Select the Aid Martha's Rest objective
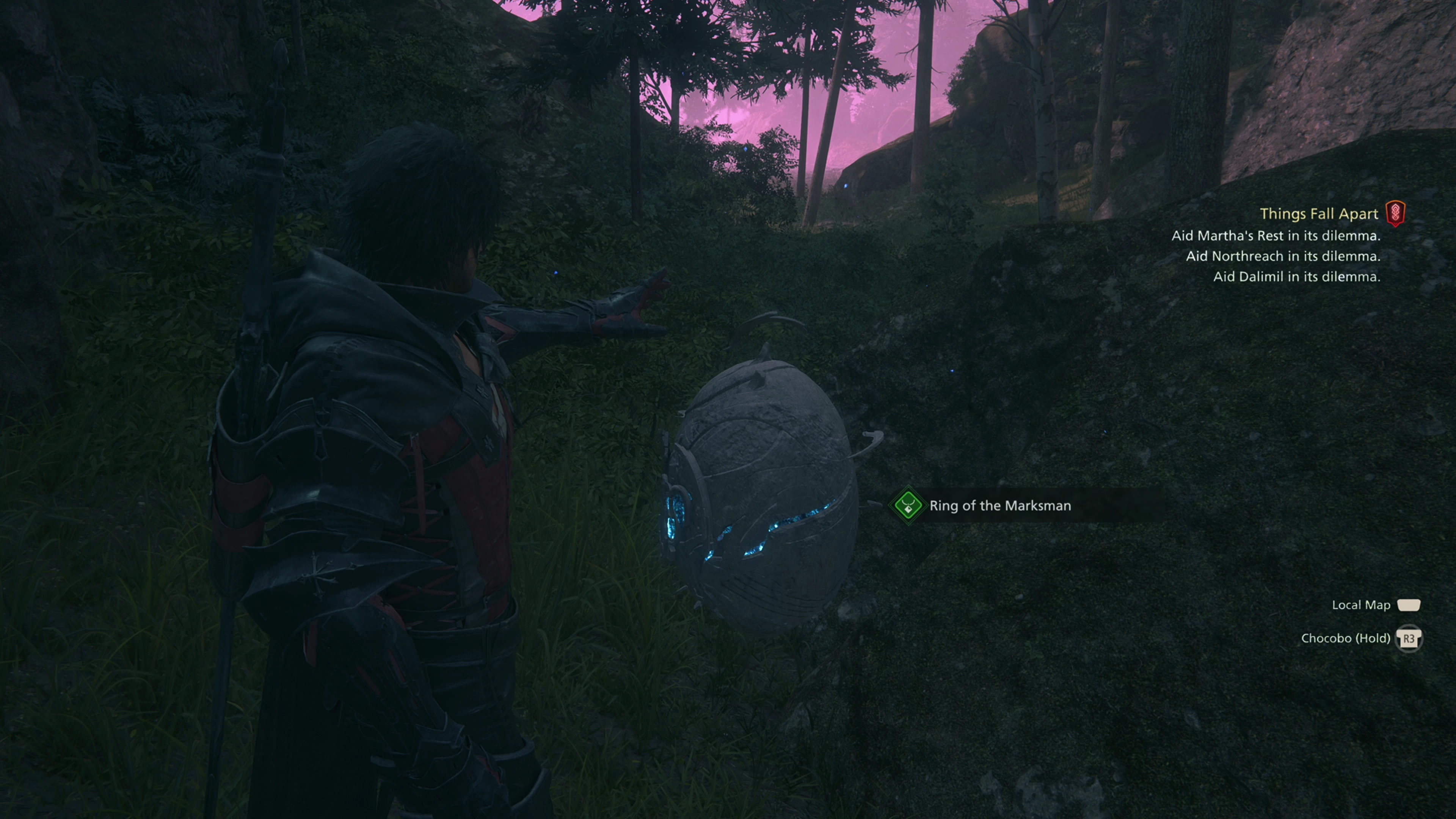 coord(1275,236)
